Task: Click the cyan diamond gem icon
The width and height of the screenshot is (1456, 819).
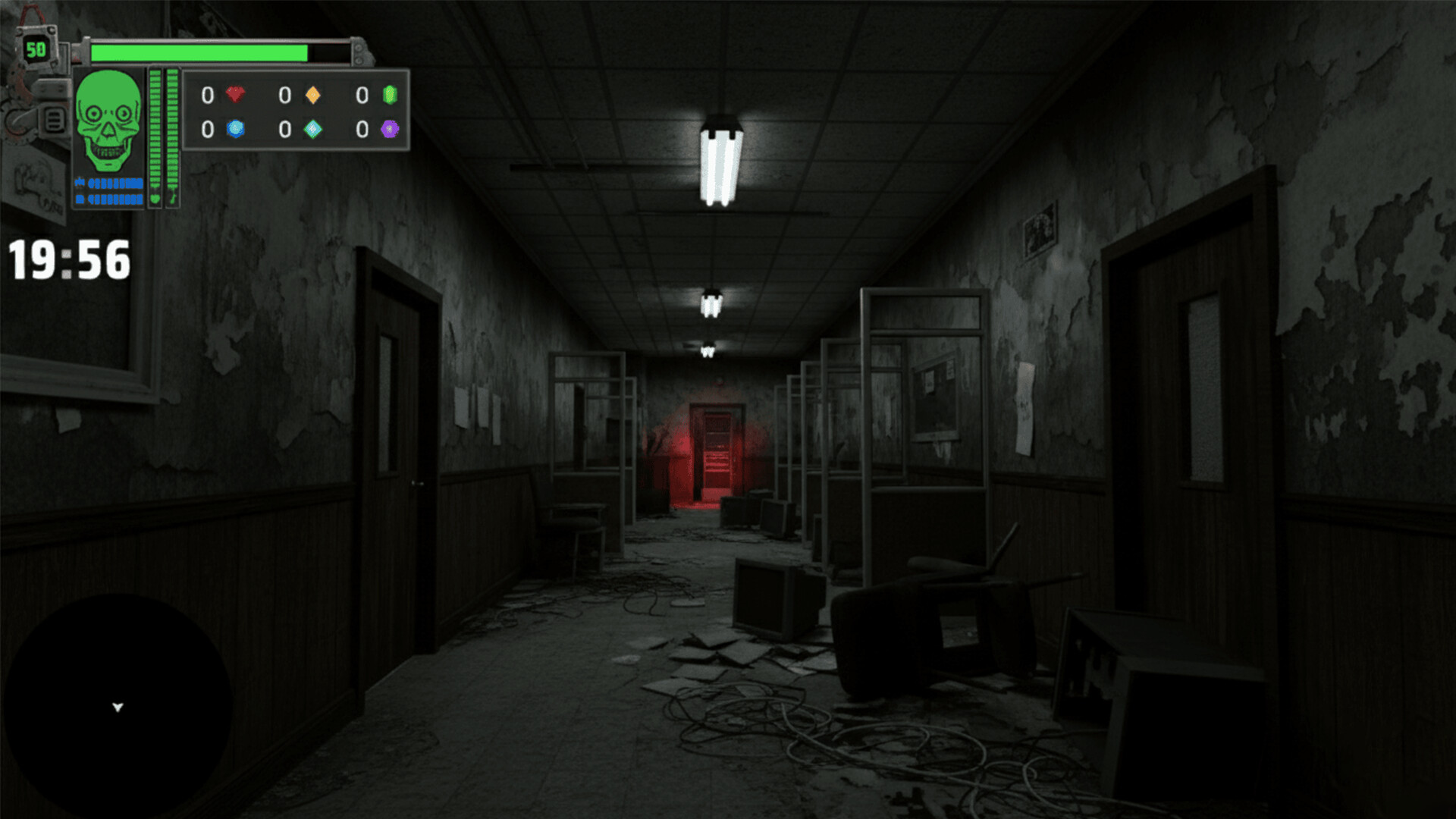Action: click(x=312, y=129)
